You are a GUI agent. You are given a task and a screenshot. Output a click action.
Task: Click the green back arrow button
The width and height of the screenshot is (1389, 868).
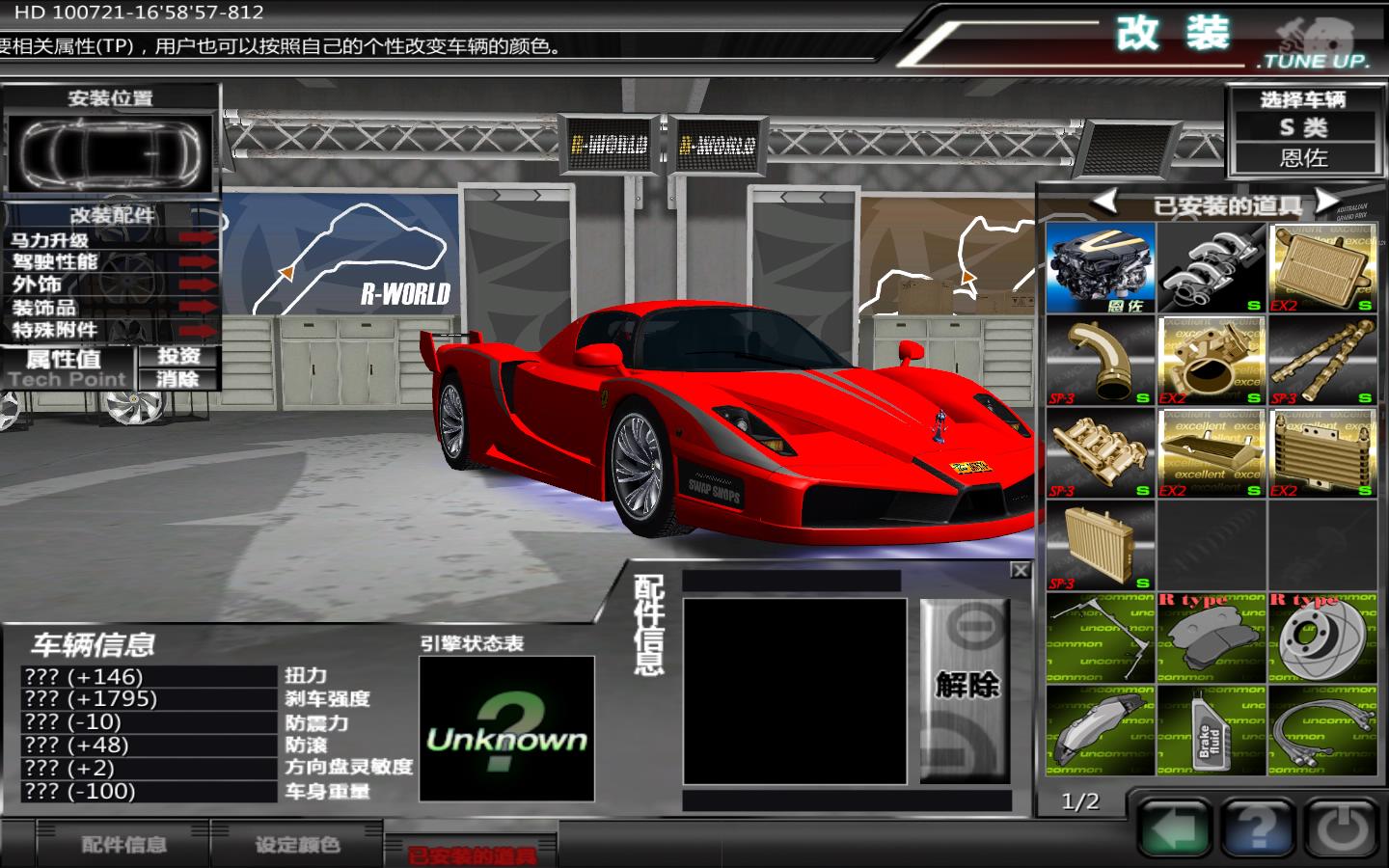(x=1174, y=828)
